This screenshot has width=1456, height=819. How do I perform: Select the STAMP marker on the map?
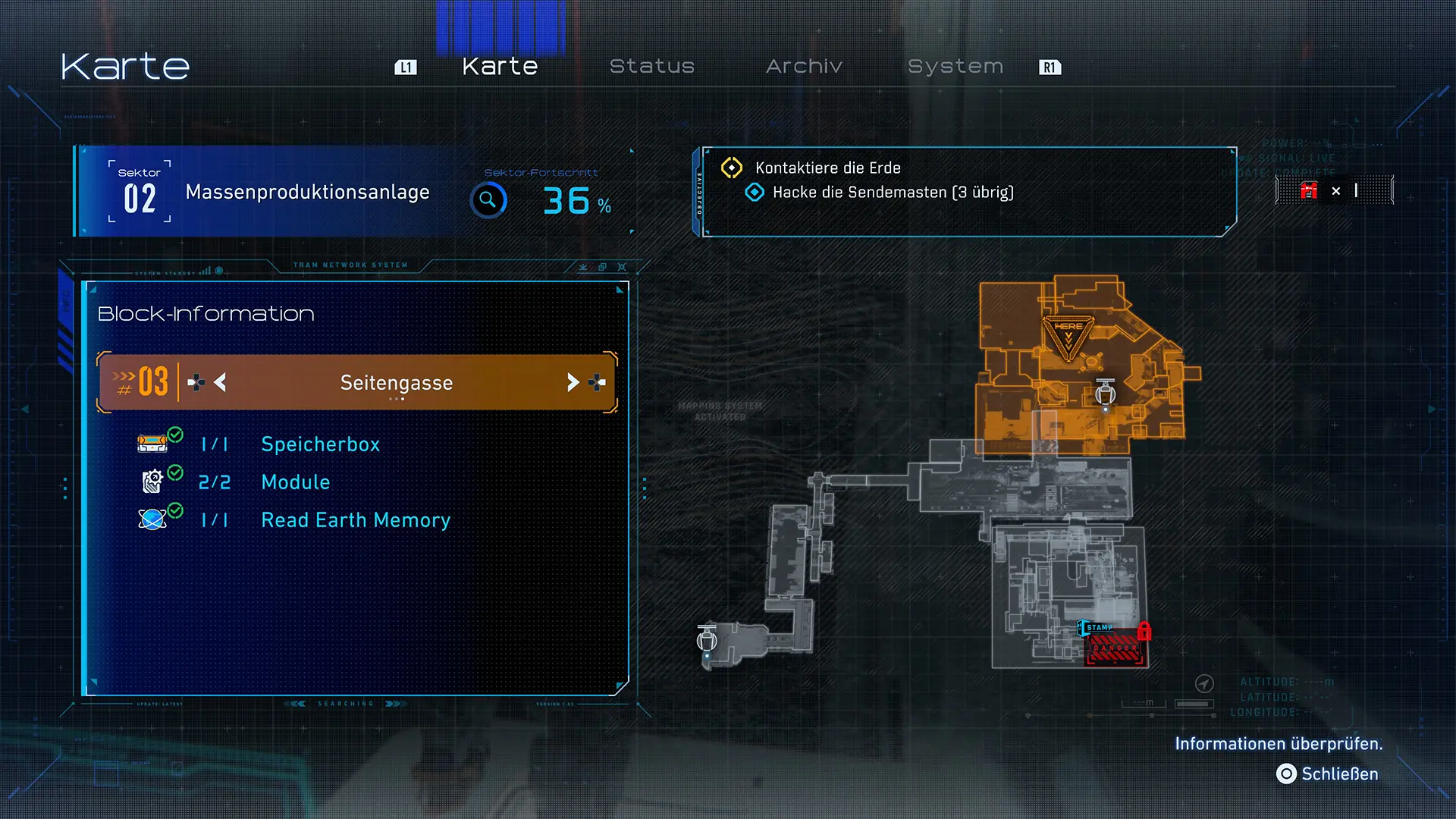click(1097, 628)
